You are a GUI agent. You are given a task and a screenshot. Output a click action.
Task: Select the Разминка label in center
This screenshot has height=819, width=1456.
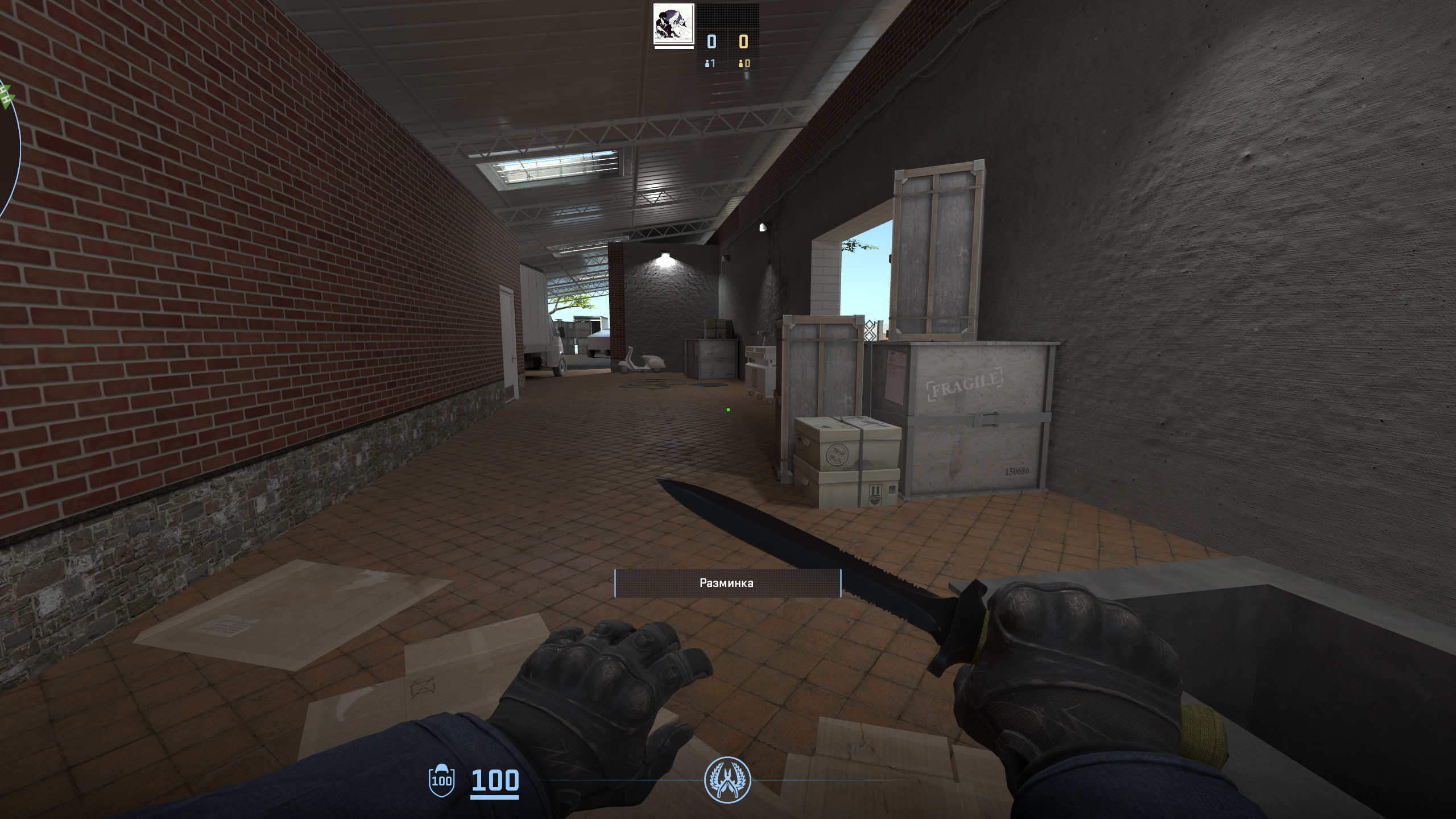point(727,582)
